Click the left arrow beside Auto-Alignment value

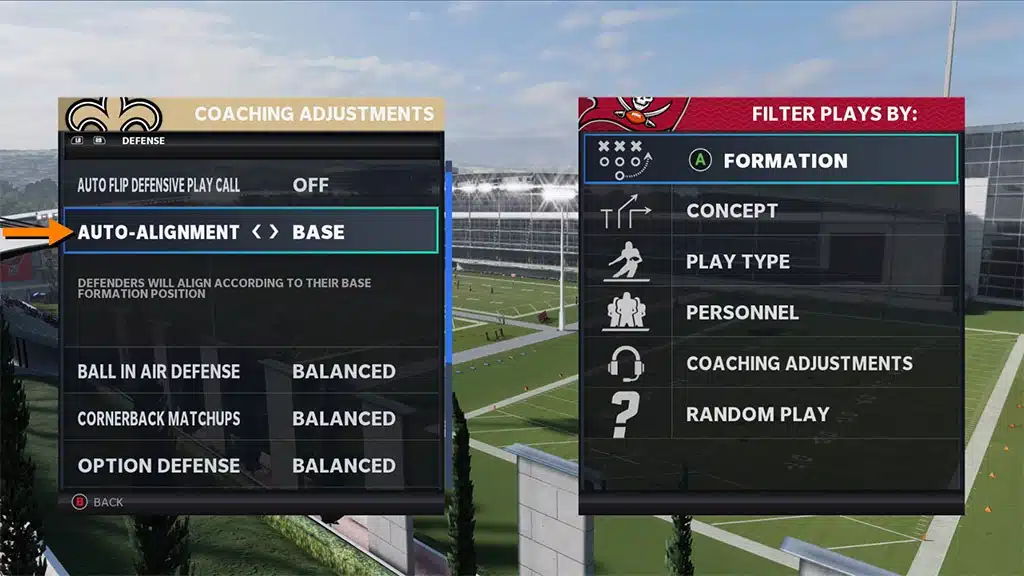pos(257,232)
